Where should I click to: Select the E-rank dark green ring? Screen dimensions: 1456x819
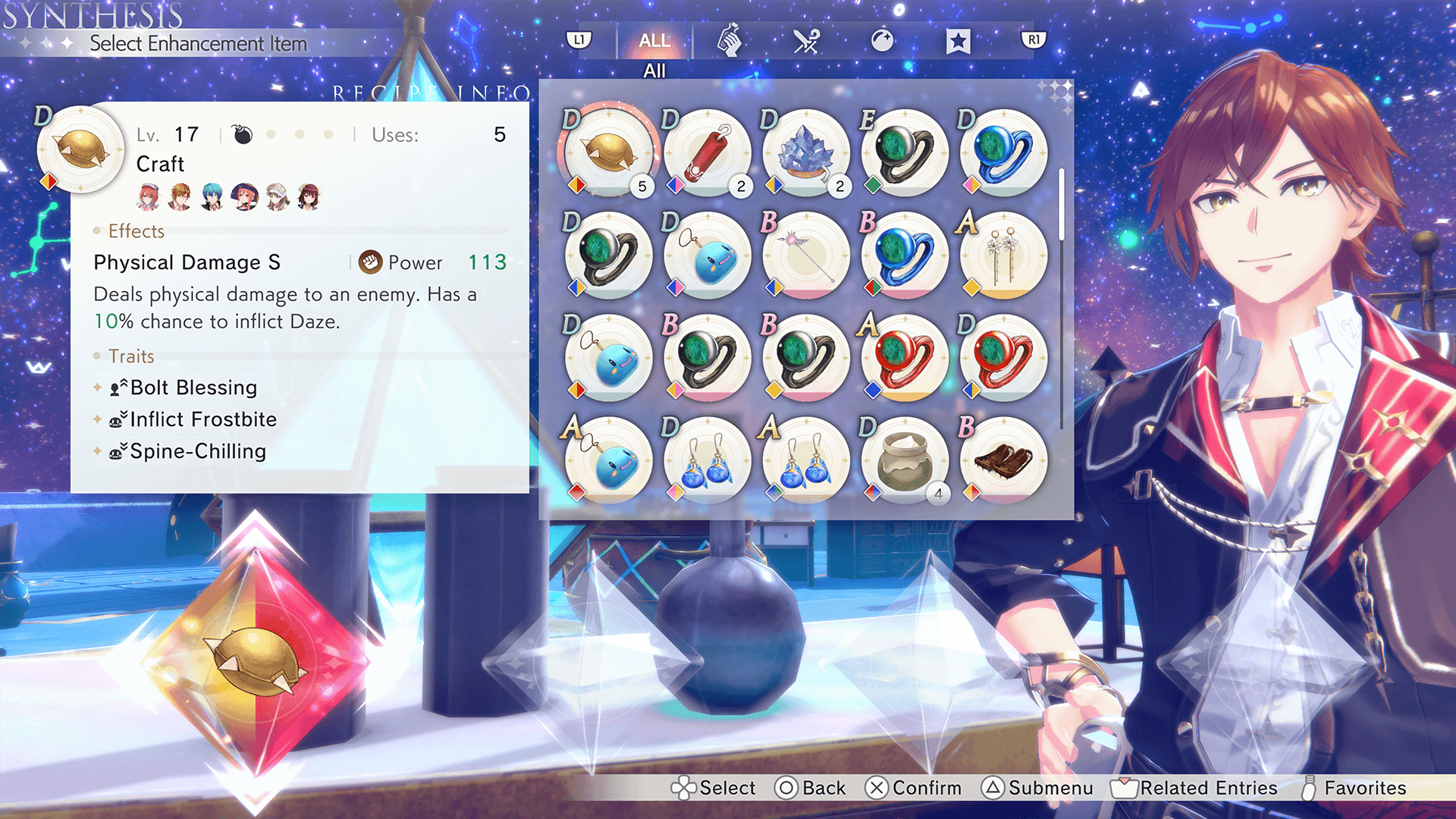pyautogui.click(x=904, y=152)
